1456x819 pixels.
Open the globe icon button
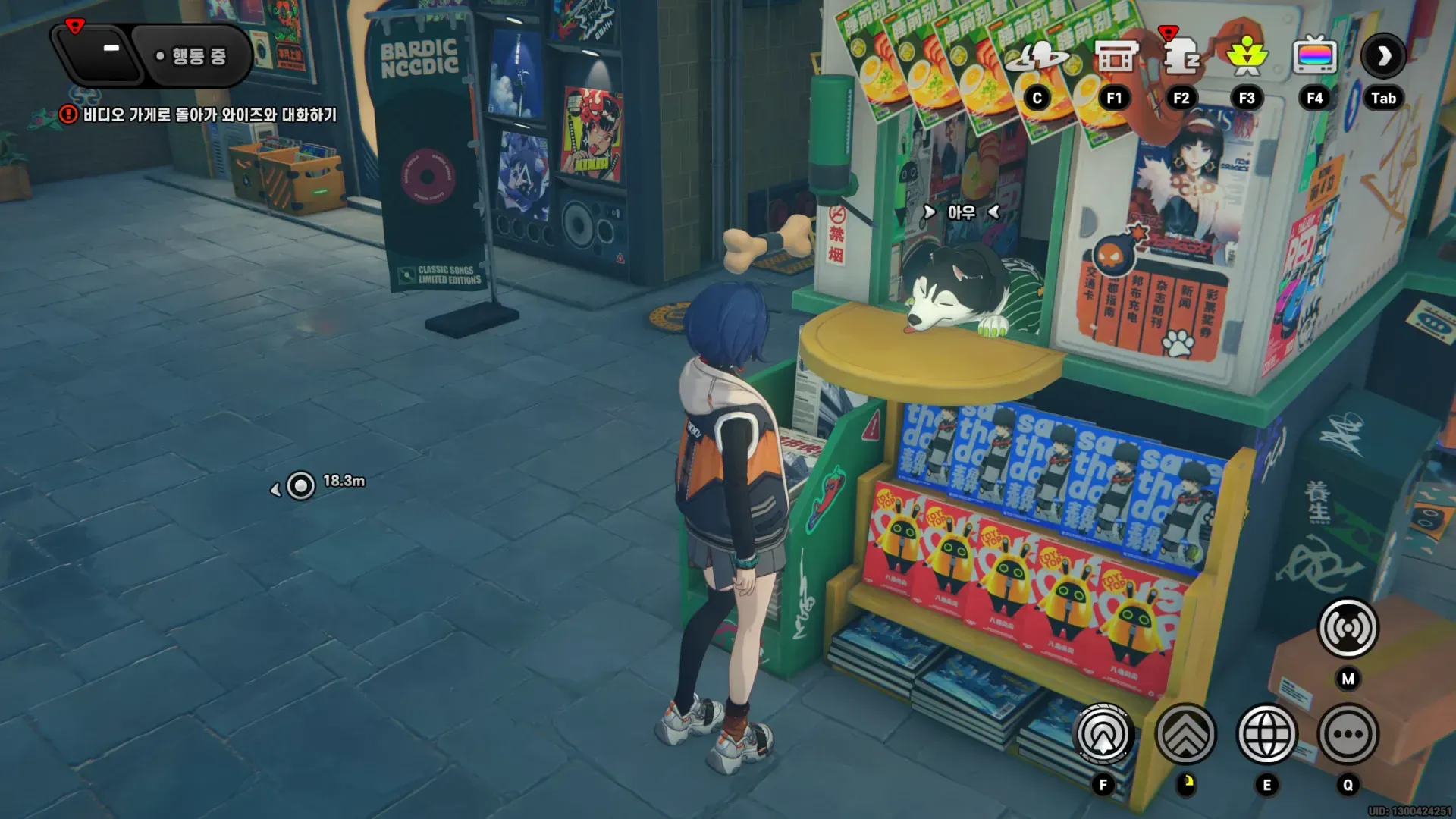point(1266,734)
